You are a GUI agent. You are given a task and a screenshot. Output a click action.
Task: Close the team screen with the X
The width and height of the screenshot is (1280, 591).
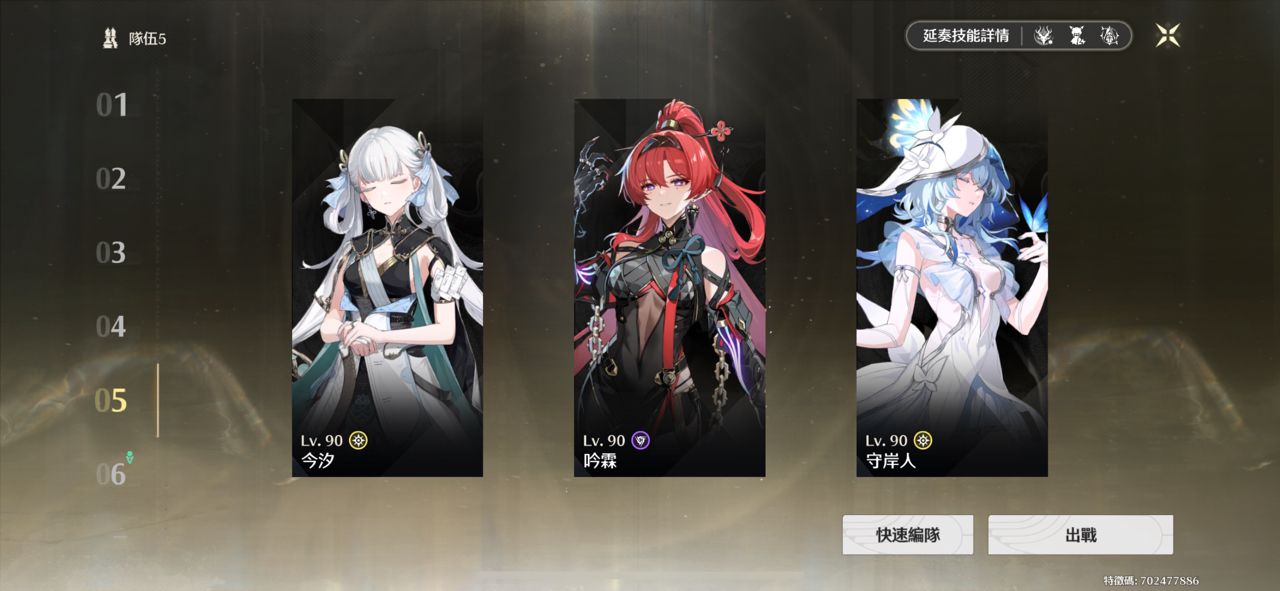pos(1167,36)
